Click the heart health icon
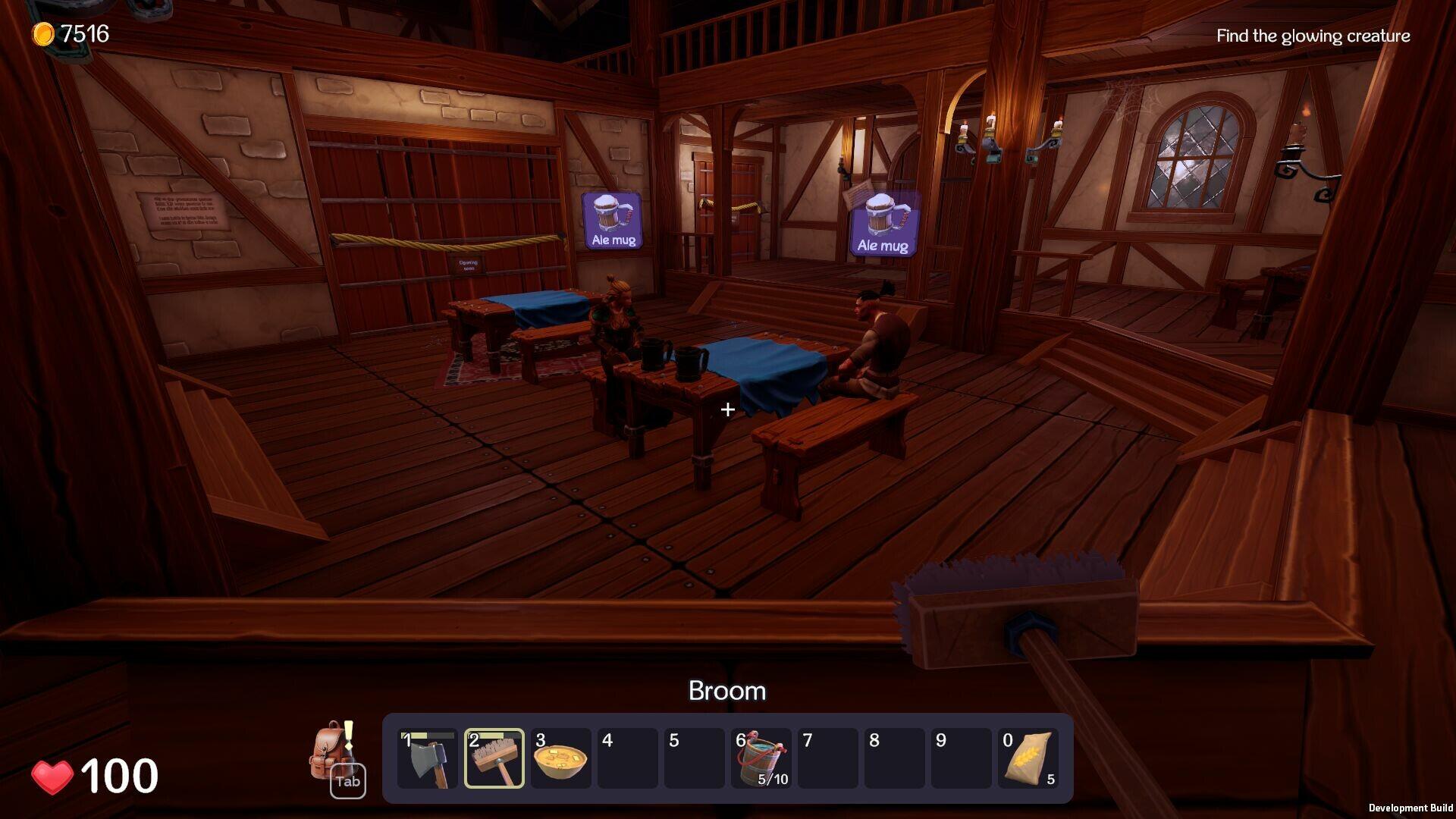This screenshot has width=1456, height=819. coord(53,776)
